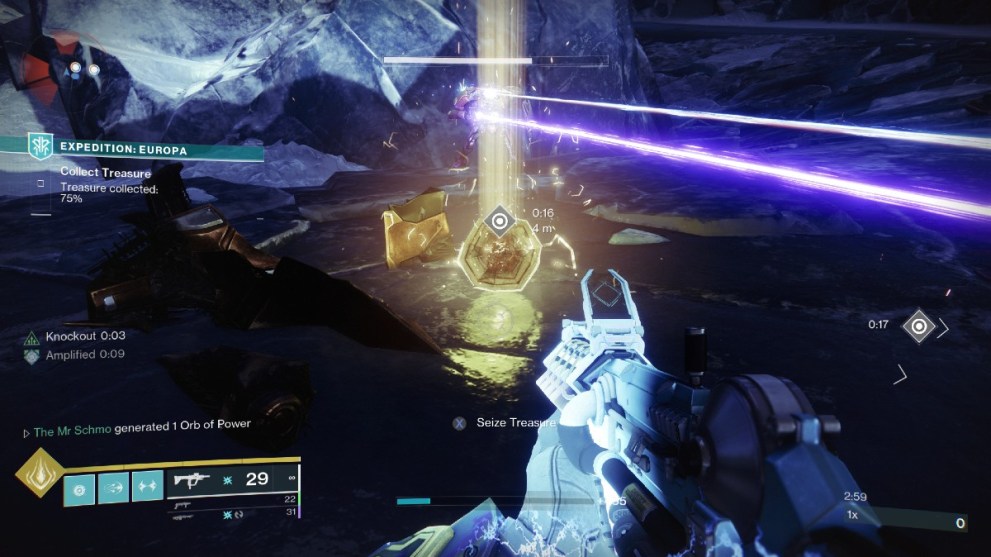Image resolution: width=991 pixels, height=557 pixels.
Task: Select the treasure waypoint marker above the chest
Action: click(x=499, y=219)
